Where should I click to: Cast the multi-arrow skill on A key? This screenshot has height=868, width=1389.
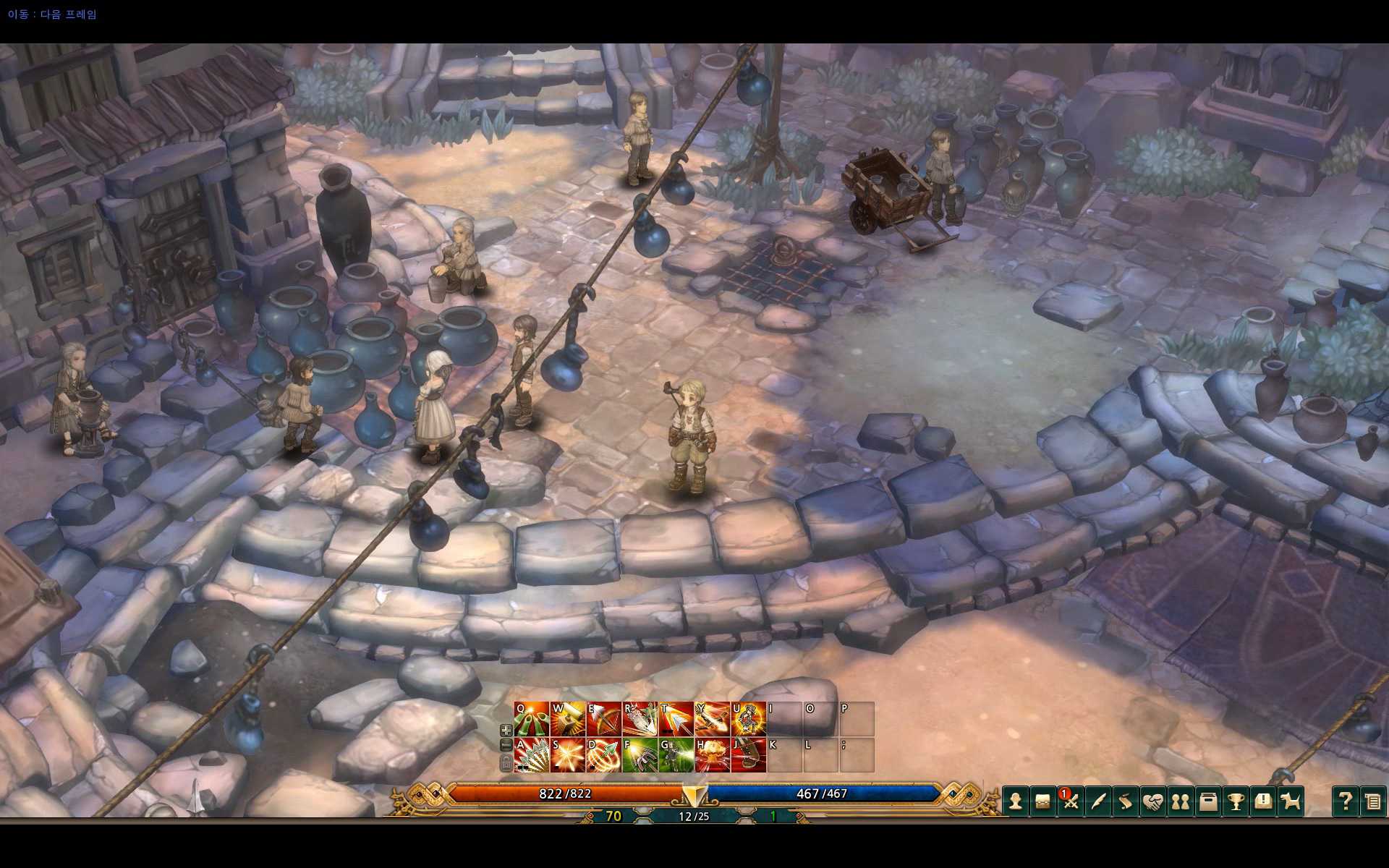tap(530, 757)
